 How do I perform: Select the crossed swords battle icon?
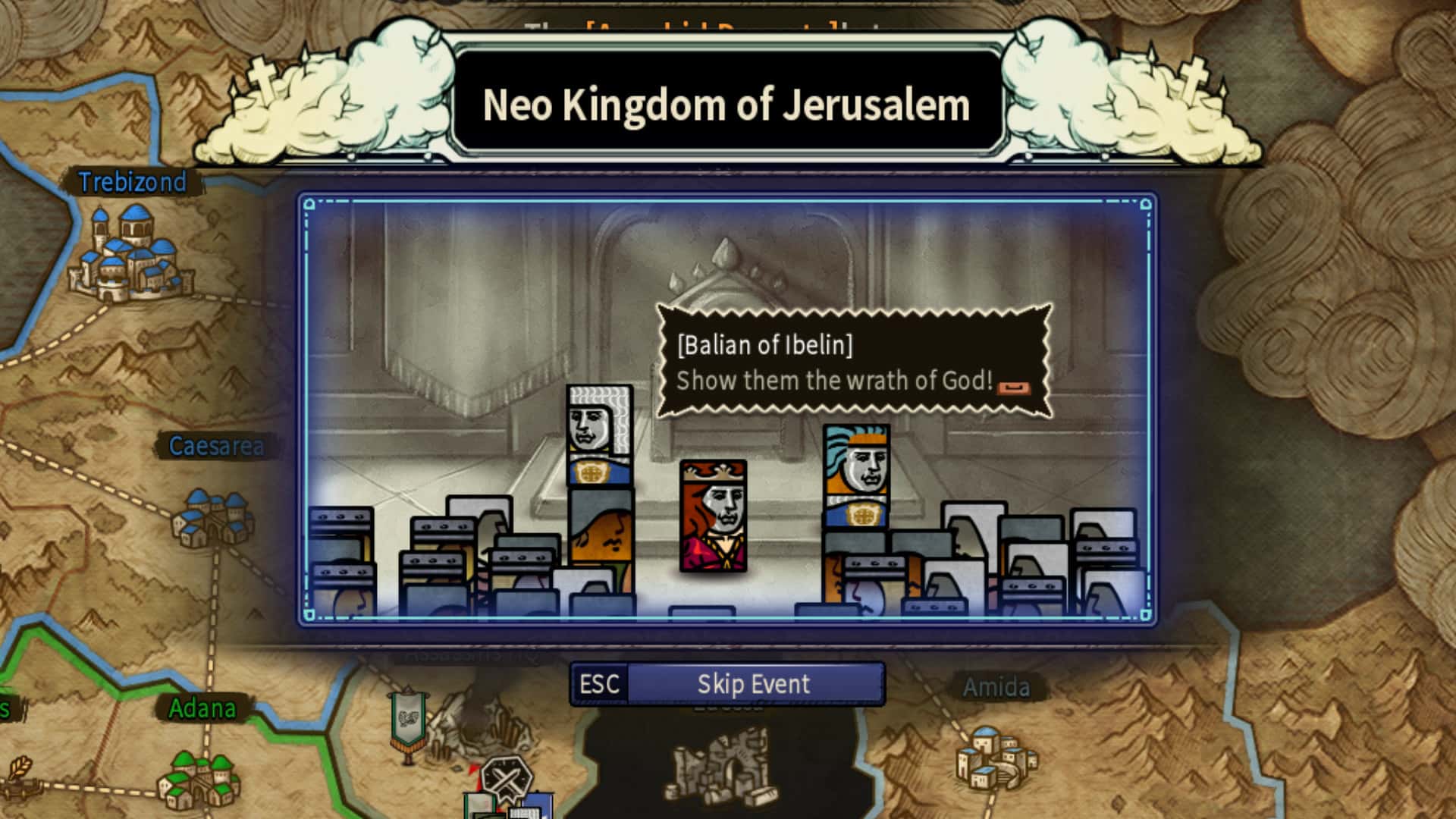click(x=510, y=778)
